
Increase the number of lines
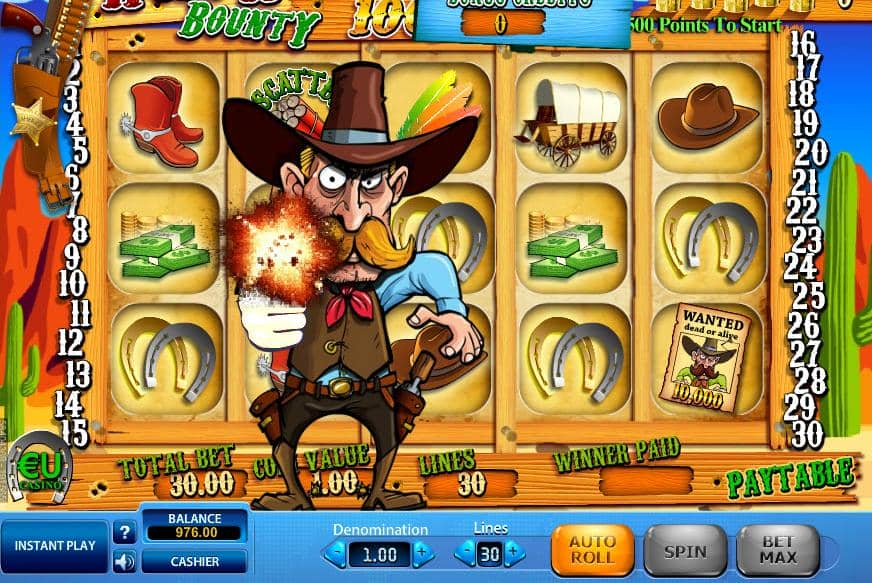coord(513,553)
